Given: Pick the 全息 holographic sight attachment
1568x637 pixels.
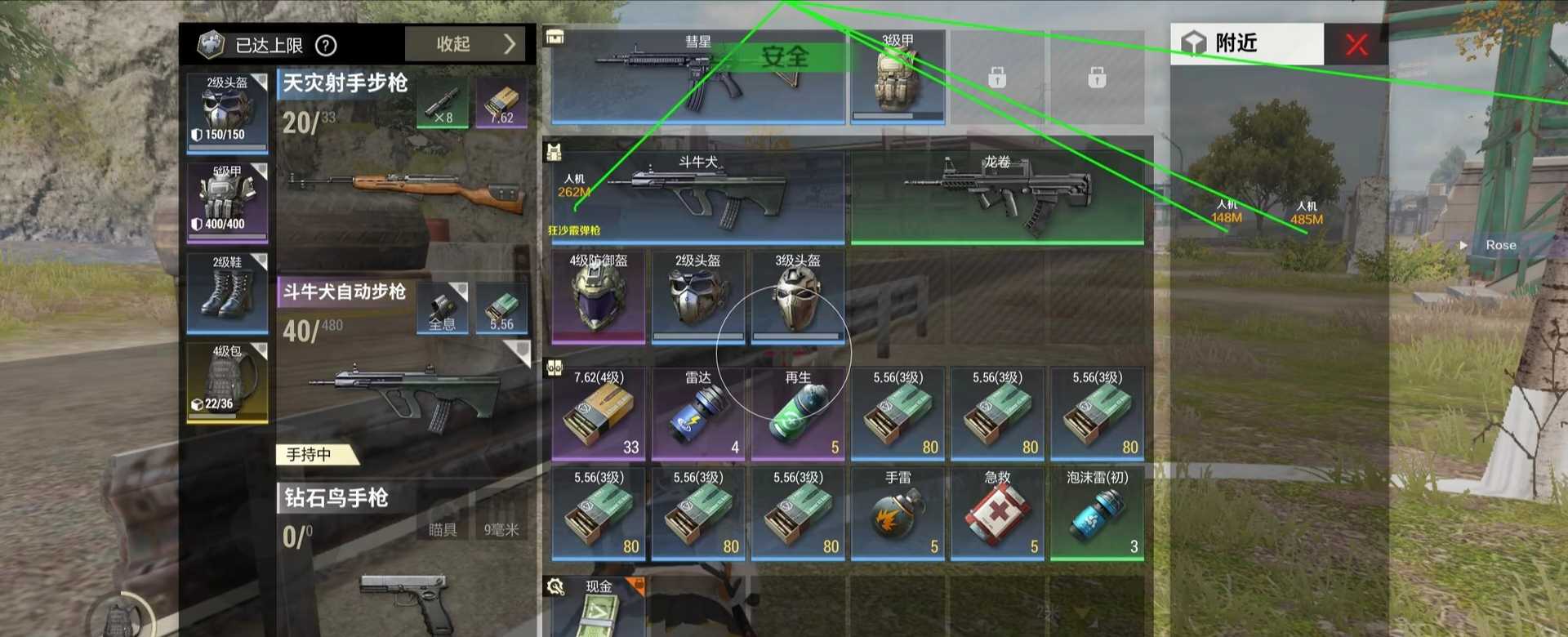Looking at the screenshot, I should pyautogui.click(x=443, y=309).
